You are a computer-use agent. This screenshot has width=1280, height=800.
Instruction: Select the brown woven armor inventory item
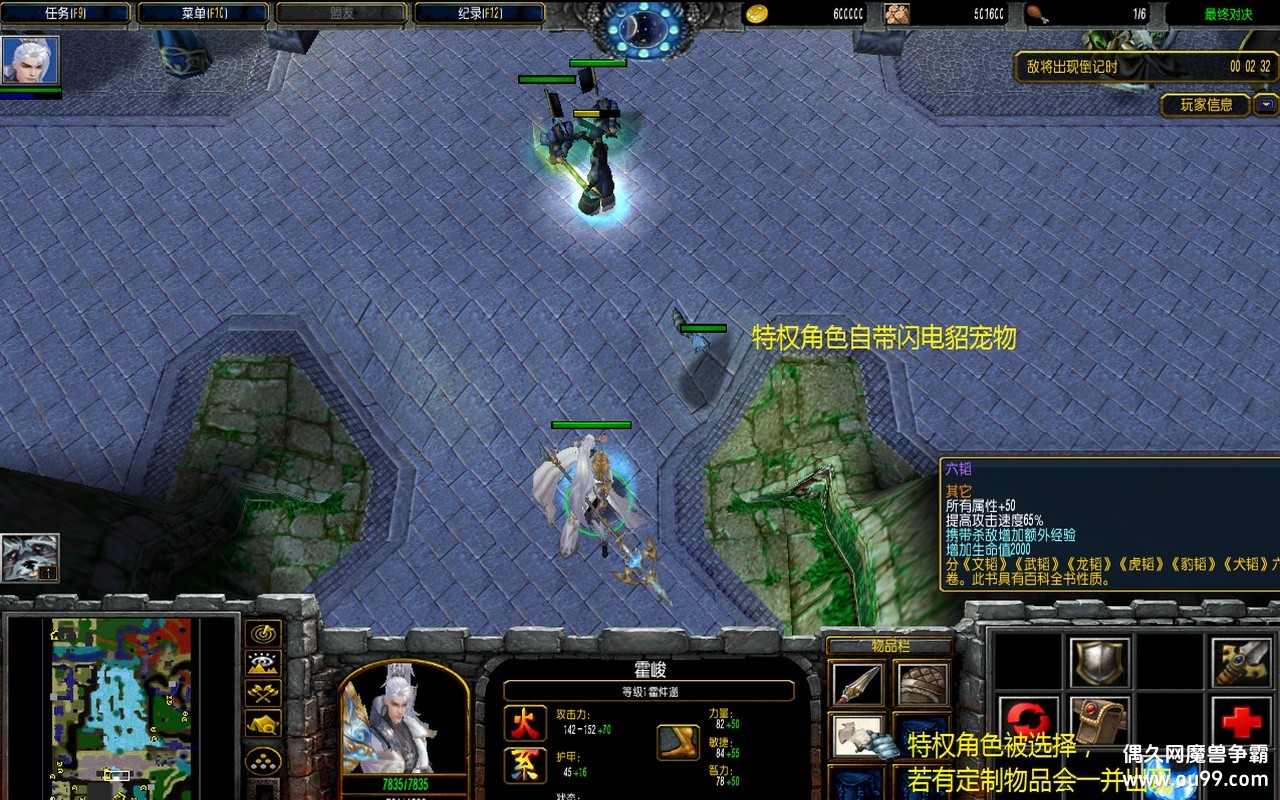click(x=922, y=685)
